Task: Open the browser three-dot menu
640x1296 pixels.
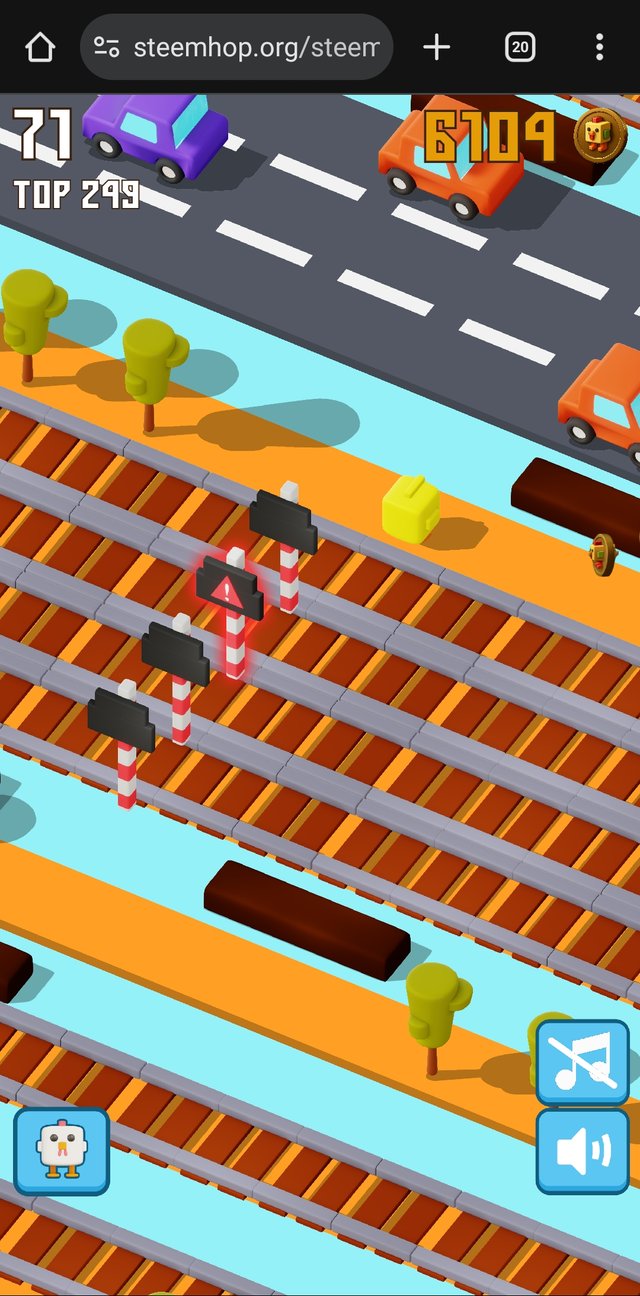Action: point(599,47)
